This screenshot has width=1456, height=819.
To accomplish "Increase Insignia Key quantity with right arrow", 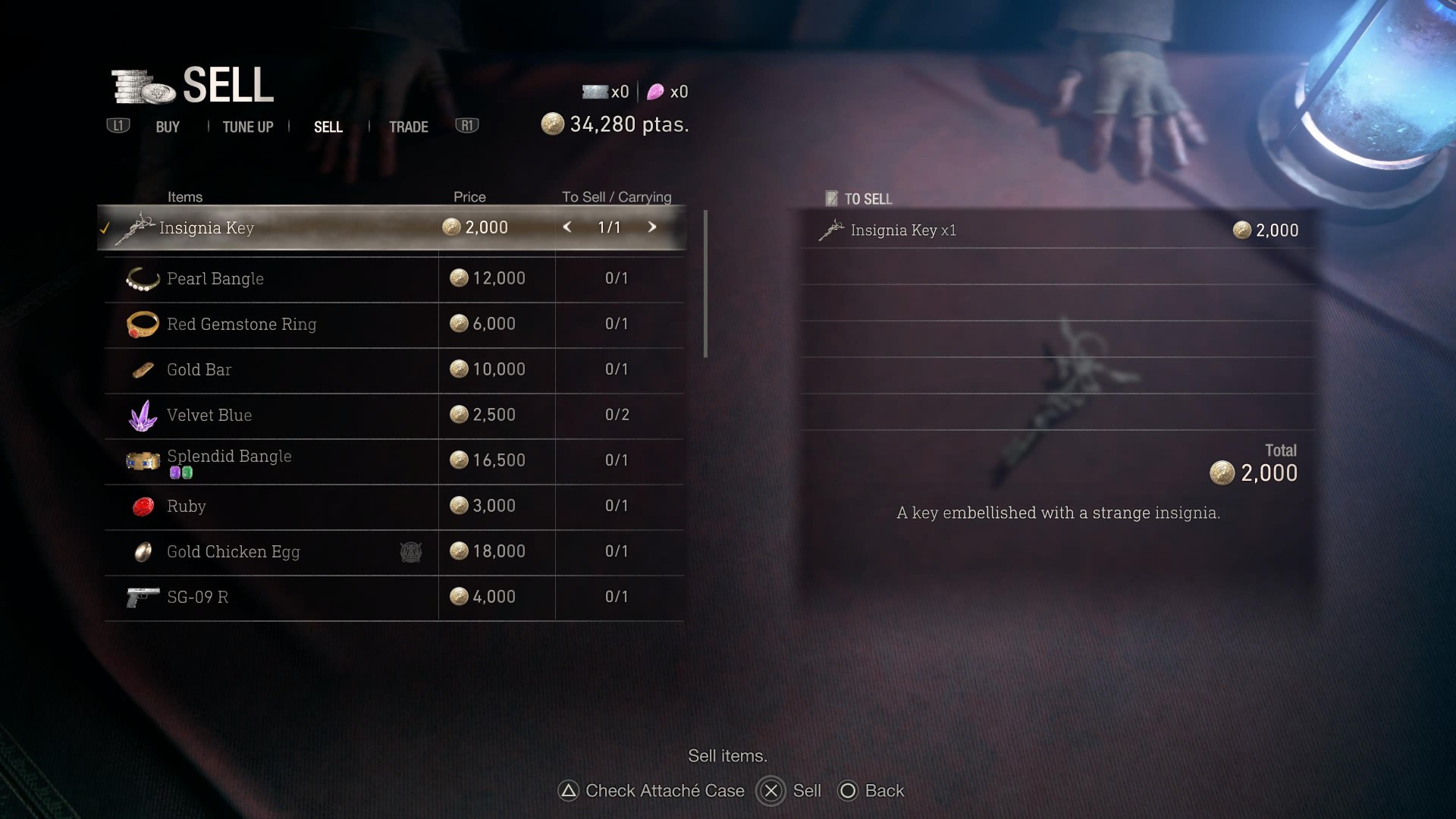I will pos(652,226).
